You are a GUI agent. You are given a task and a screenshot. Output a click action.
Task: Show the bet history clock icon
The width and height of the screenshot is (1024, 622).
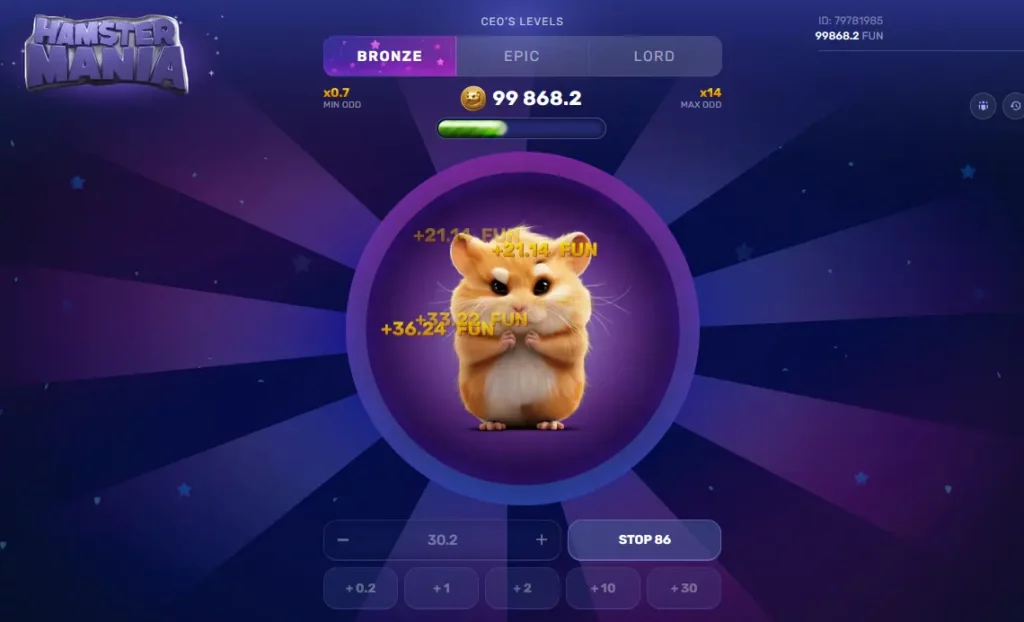pyautogui.click(x=1015, y=105)
